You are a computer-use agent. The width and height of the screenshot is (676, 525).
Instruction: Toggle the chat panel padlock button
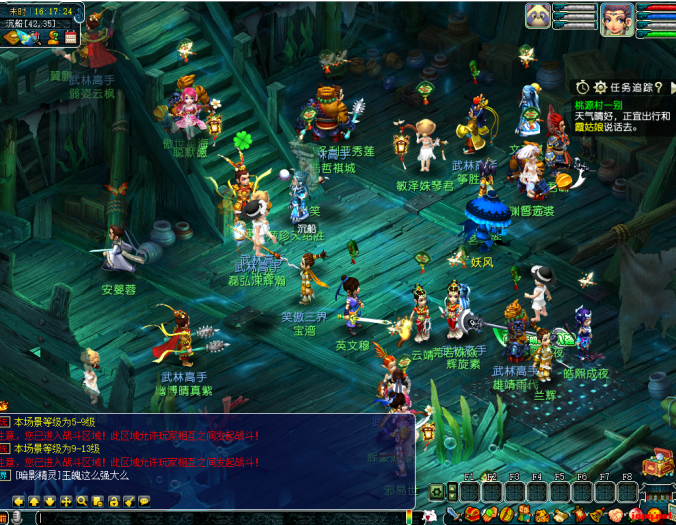pos(114,500)
